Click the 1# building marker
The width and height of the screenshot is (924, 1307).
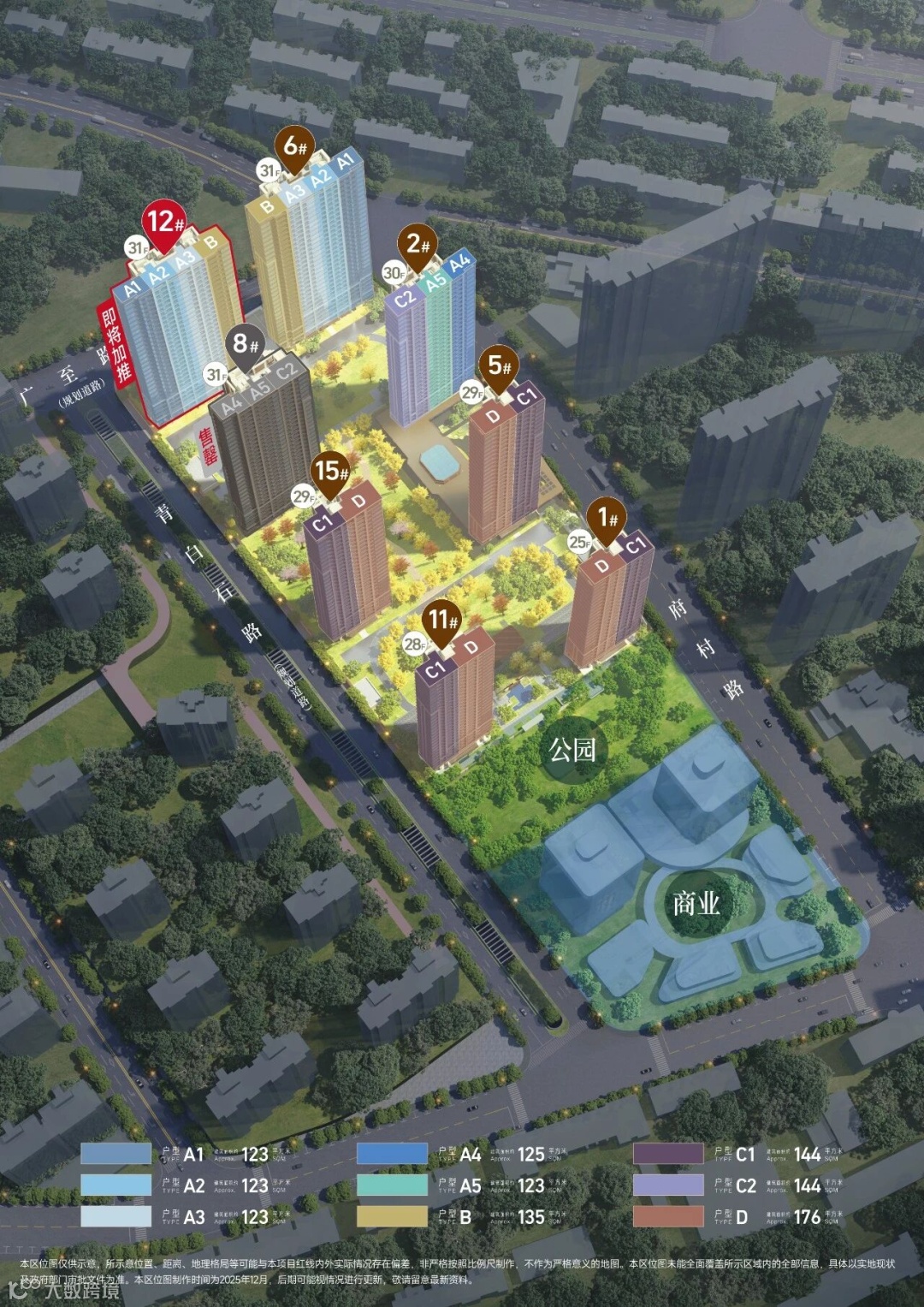[607, 518]
